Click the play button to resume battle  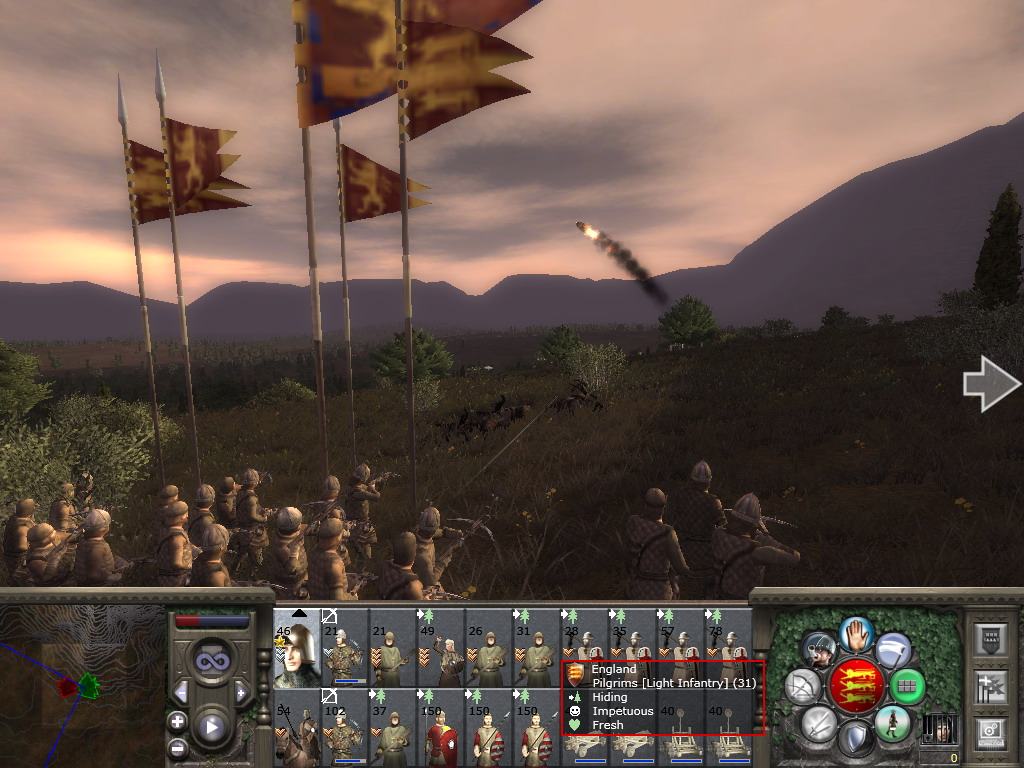[x=210, y=727]
